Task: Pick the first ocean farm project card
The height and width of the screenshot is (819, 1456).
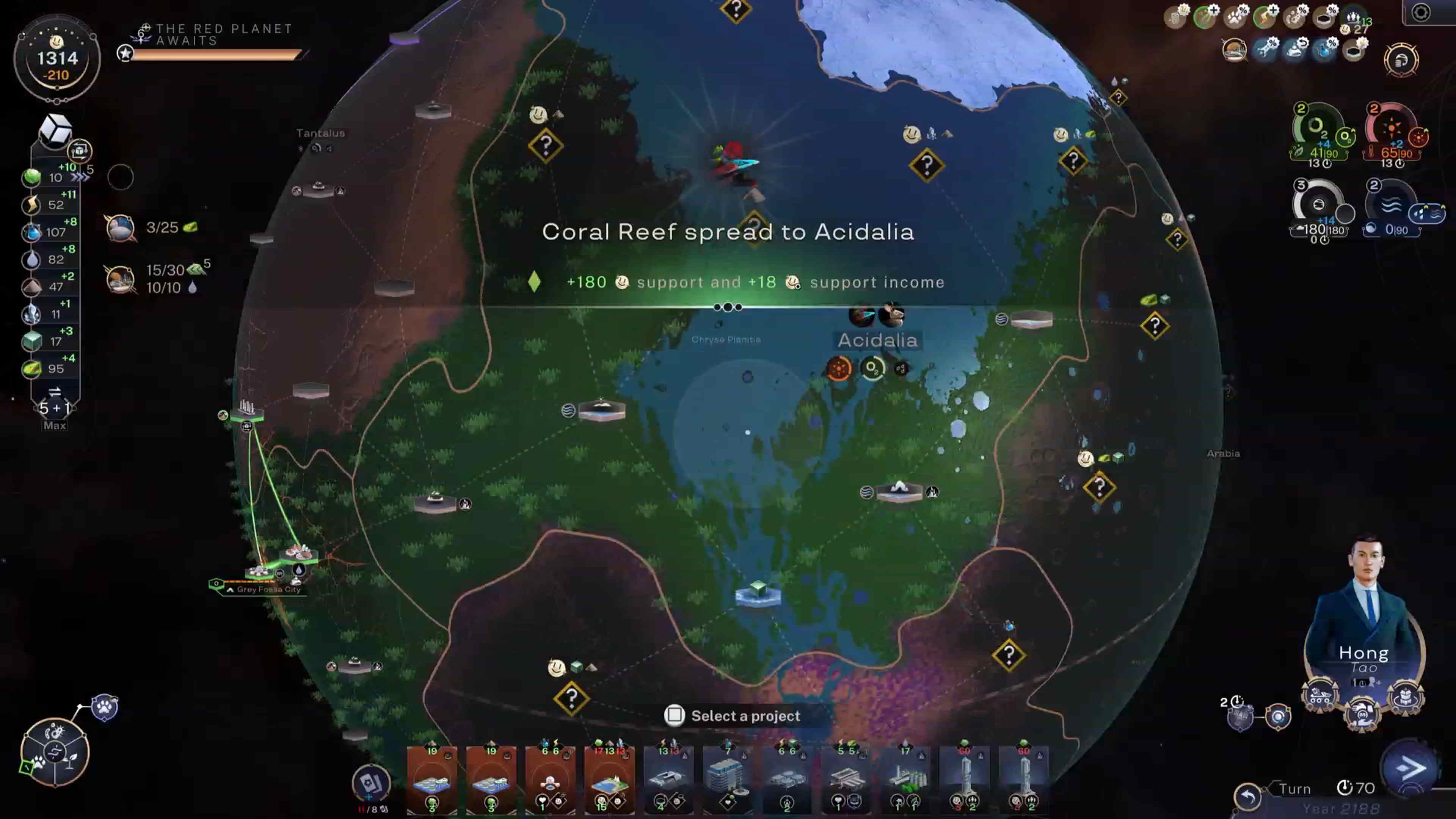Action: [432, 780]
